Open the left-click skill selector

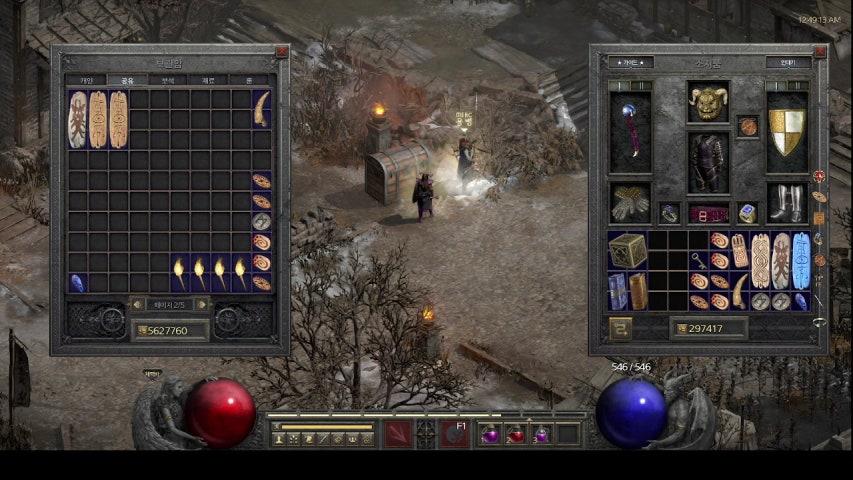(398, 434)
